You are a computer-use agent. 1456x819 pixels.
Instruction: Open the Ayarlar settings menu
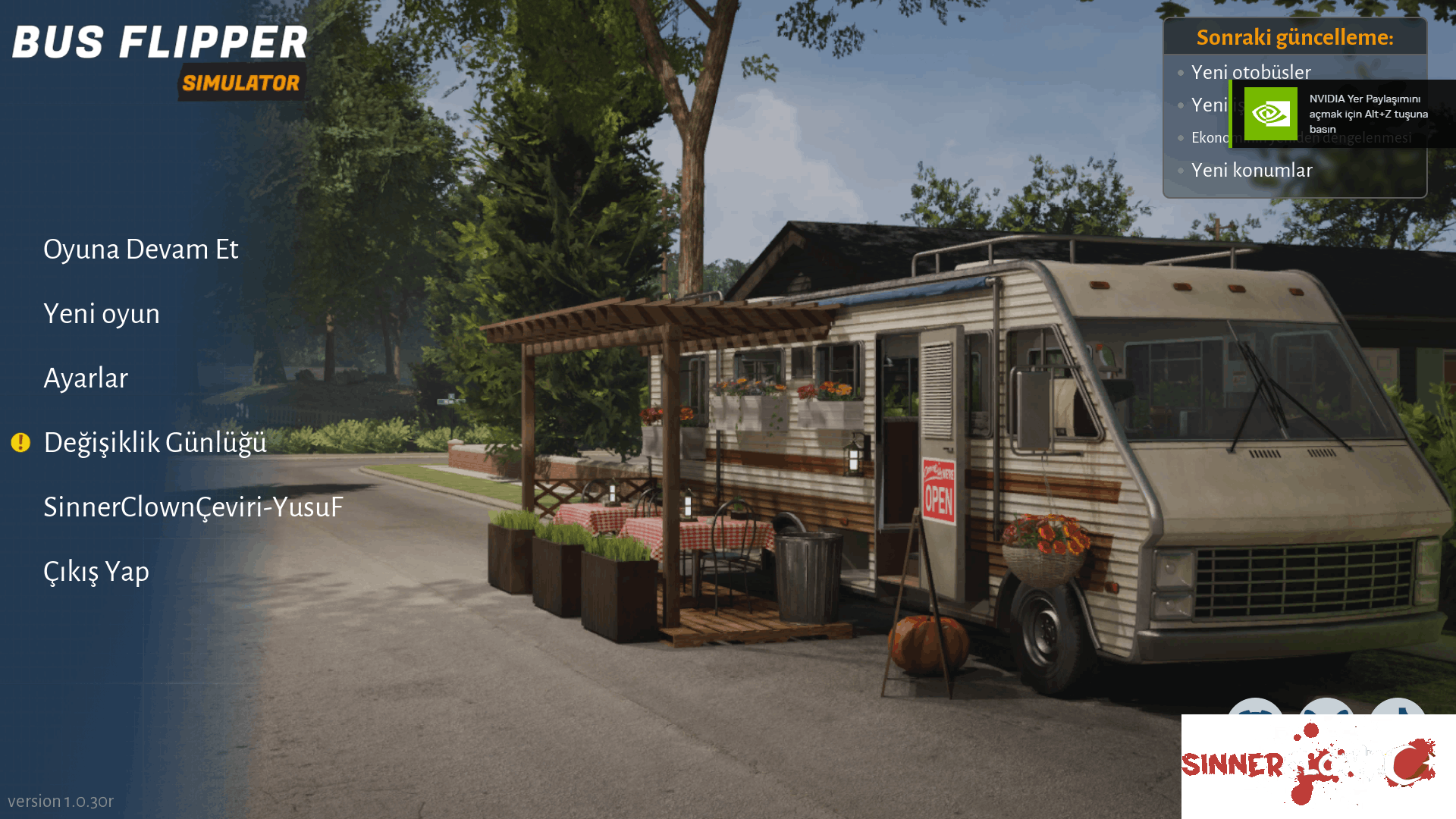coord(86,378)
